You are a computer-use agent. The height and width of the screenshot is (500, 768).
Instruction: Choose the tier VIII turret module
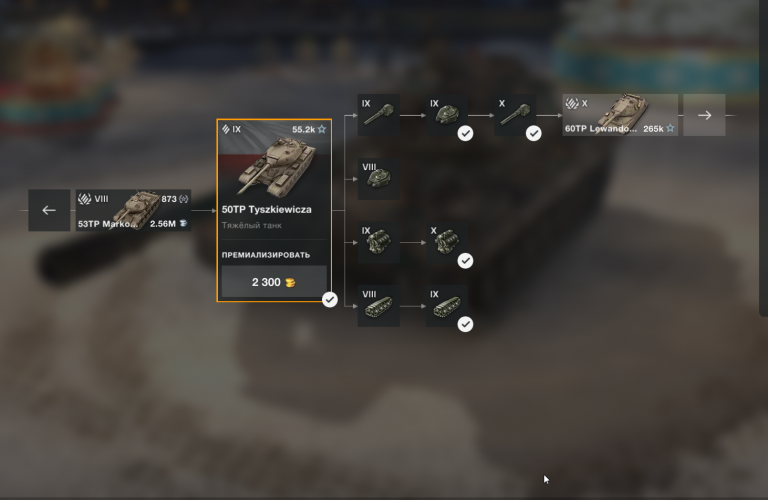379,179
